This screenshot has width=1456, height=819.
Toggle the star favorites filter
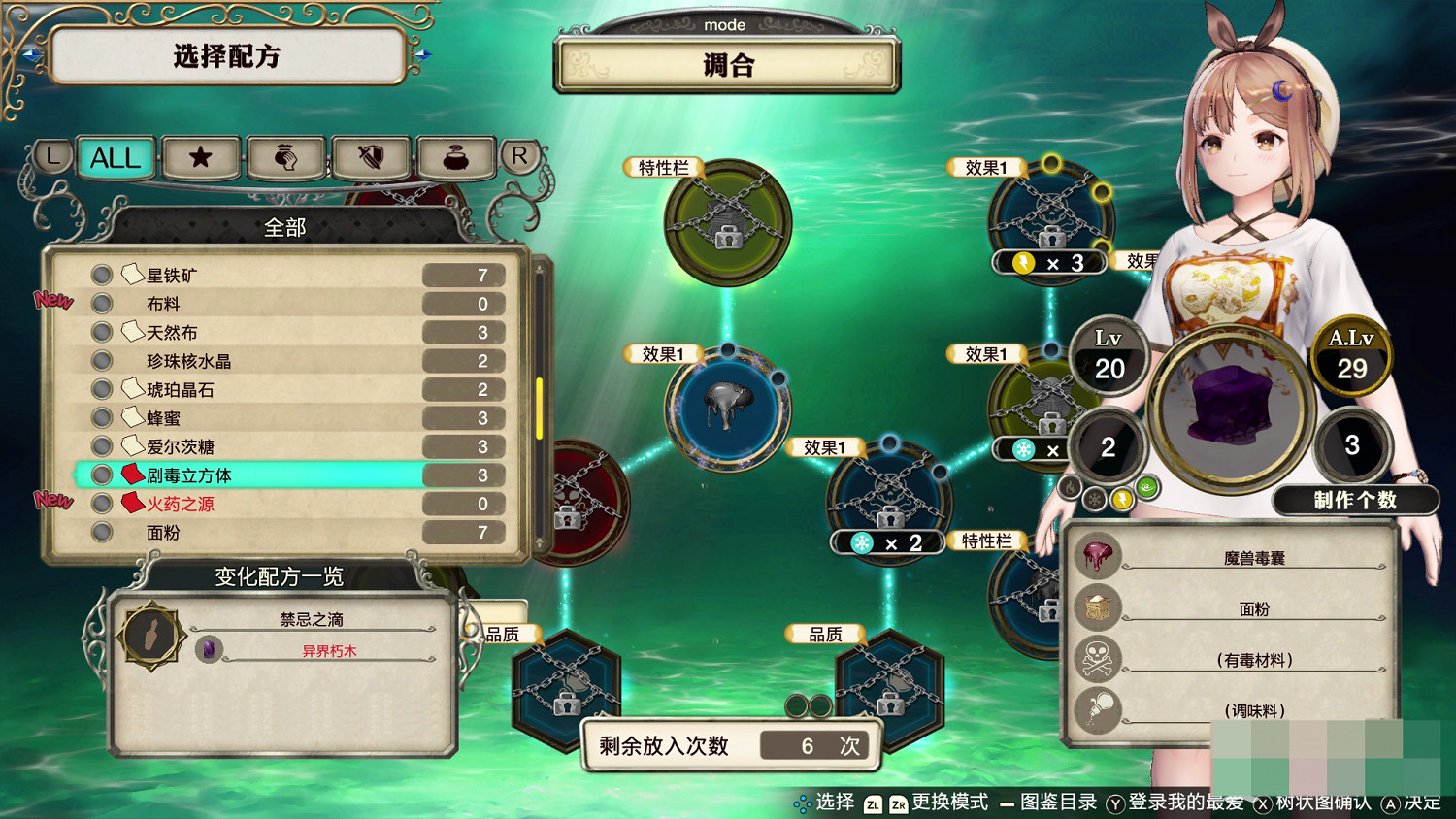pos(200,158)
